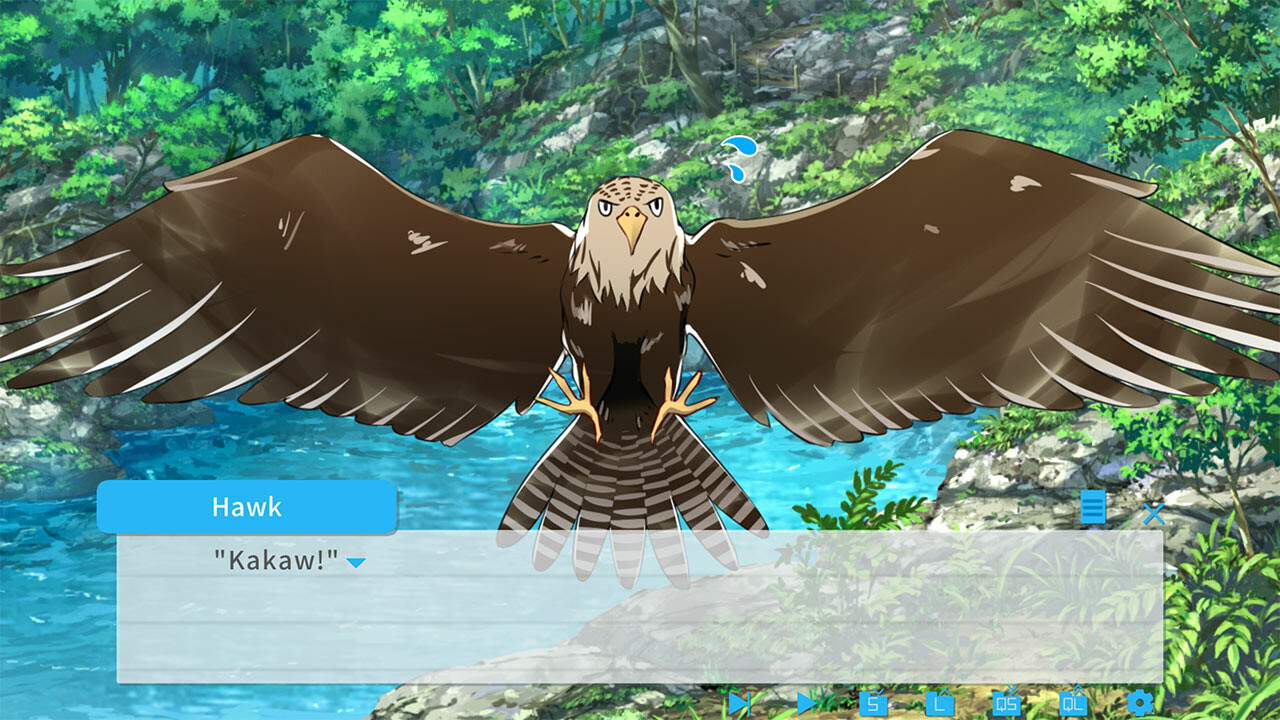Open the dialogue backlog with the hamburger icon
This screenshot has height=720, width=1280.
(x=1094, y=510)
